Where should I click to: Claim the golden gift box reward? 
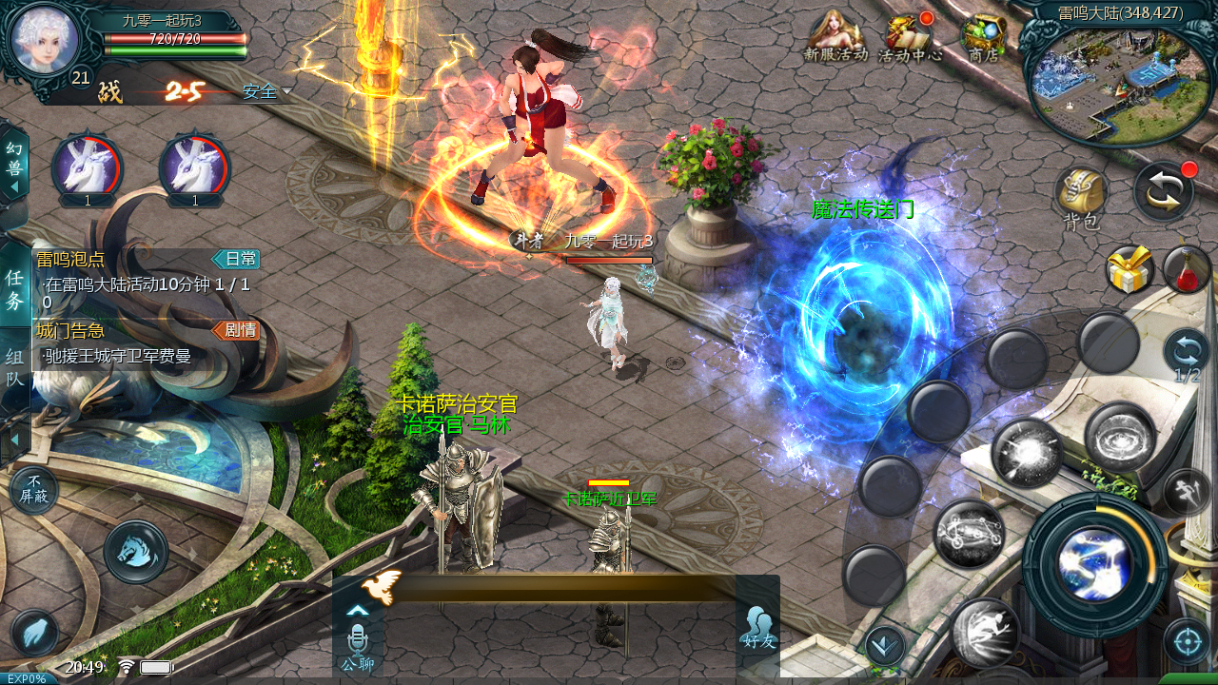click(1129, 270)
